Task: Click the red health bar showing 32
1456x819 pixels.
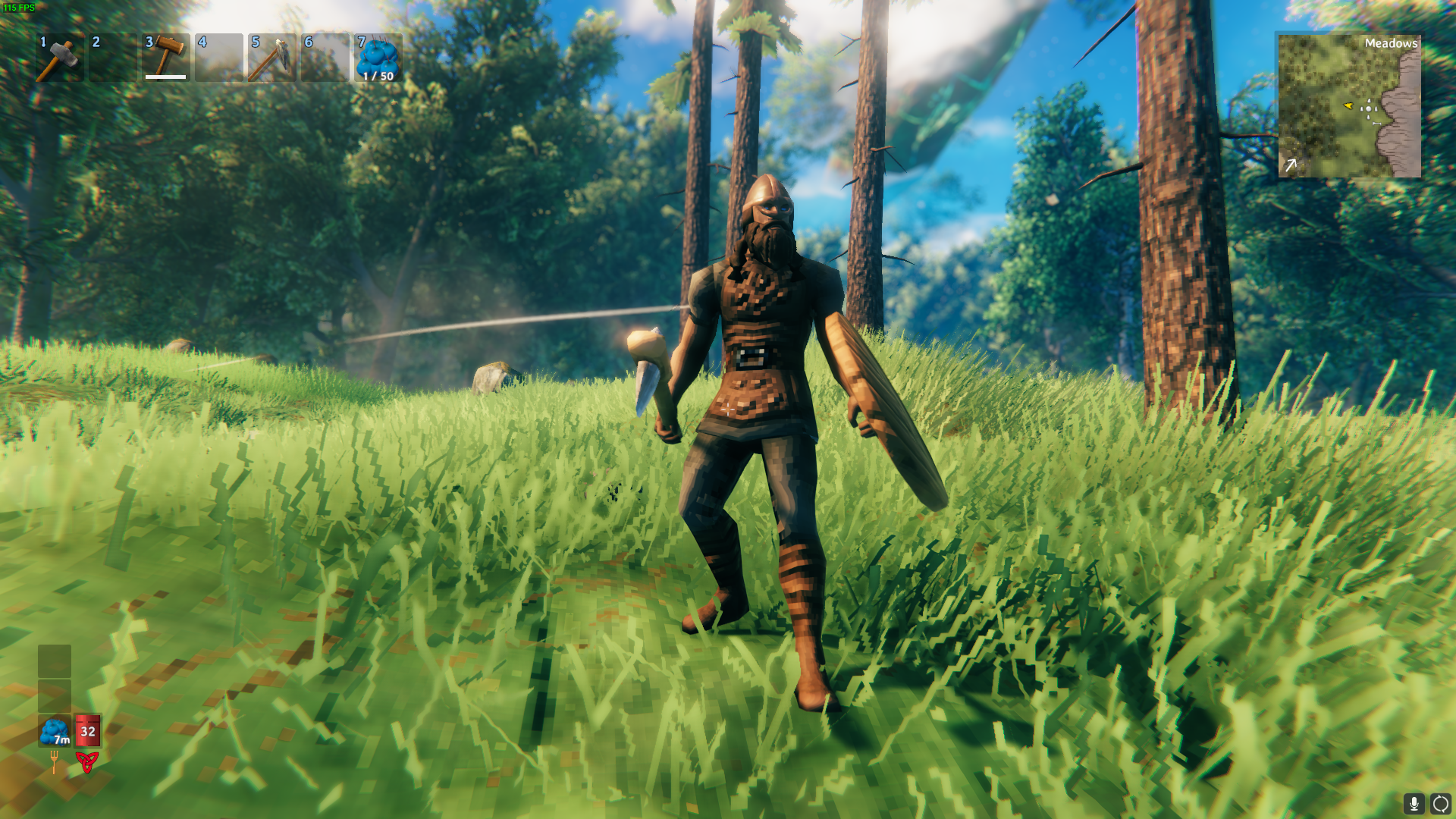Action: pos(88,730)
